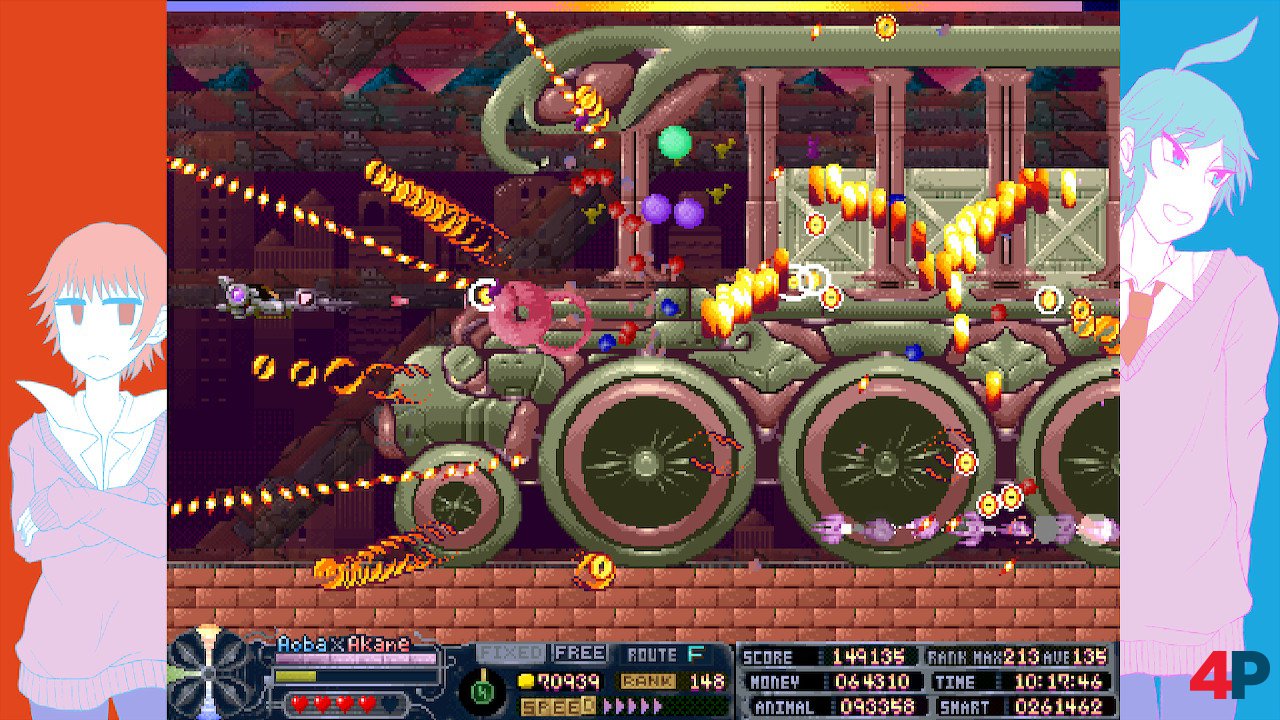Switch to the FREE shot mode

580,653
